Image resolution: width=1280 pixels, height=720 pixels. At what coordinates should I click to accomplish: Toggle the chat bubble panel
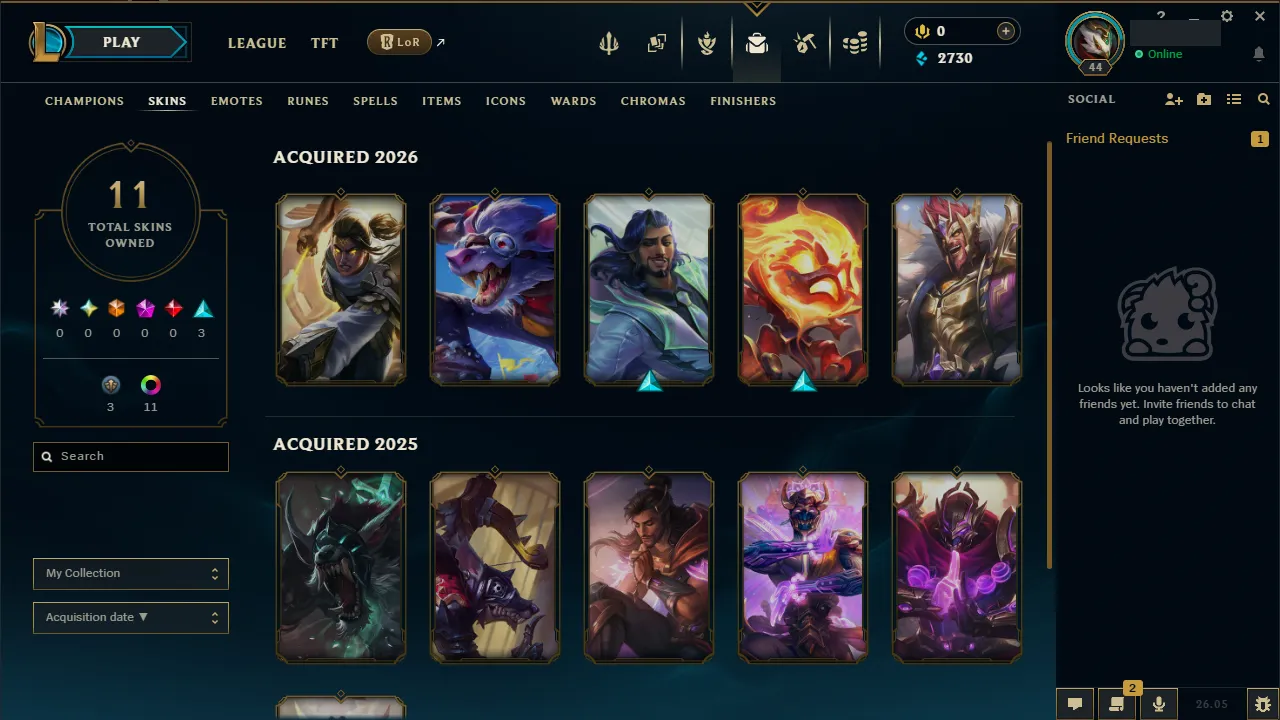pyautogui.click(x=1074, y=704)
